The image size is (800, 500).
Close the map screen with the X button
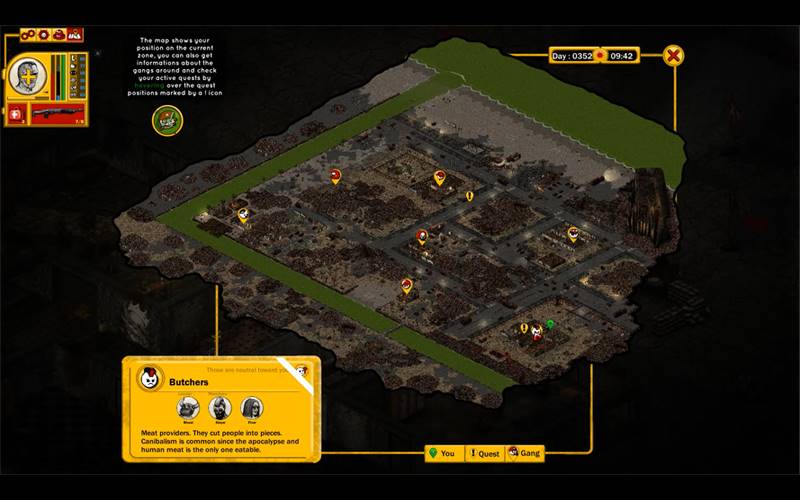click(x=675, y=56)
